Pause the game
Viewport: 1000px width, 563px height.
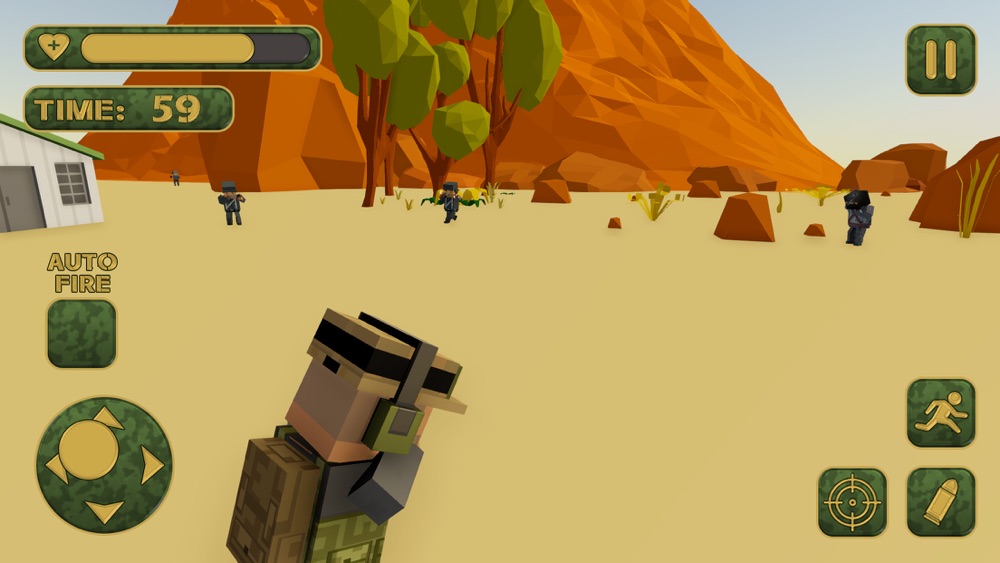pyautogui.click(x=941, y=60)
